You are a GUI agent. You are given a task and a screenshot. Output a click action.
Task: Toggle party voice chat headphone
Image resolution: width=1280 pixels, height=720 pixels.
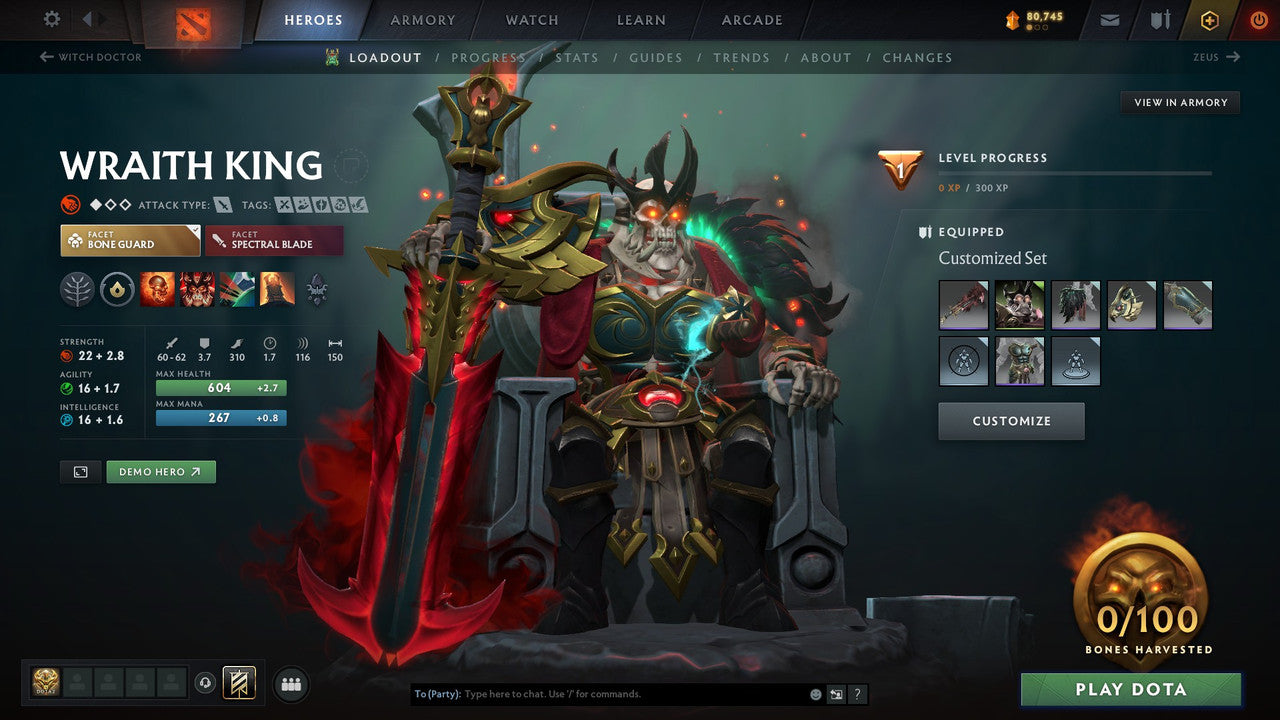coord(207,684)
